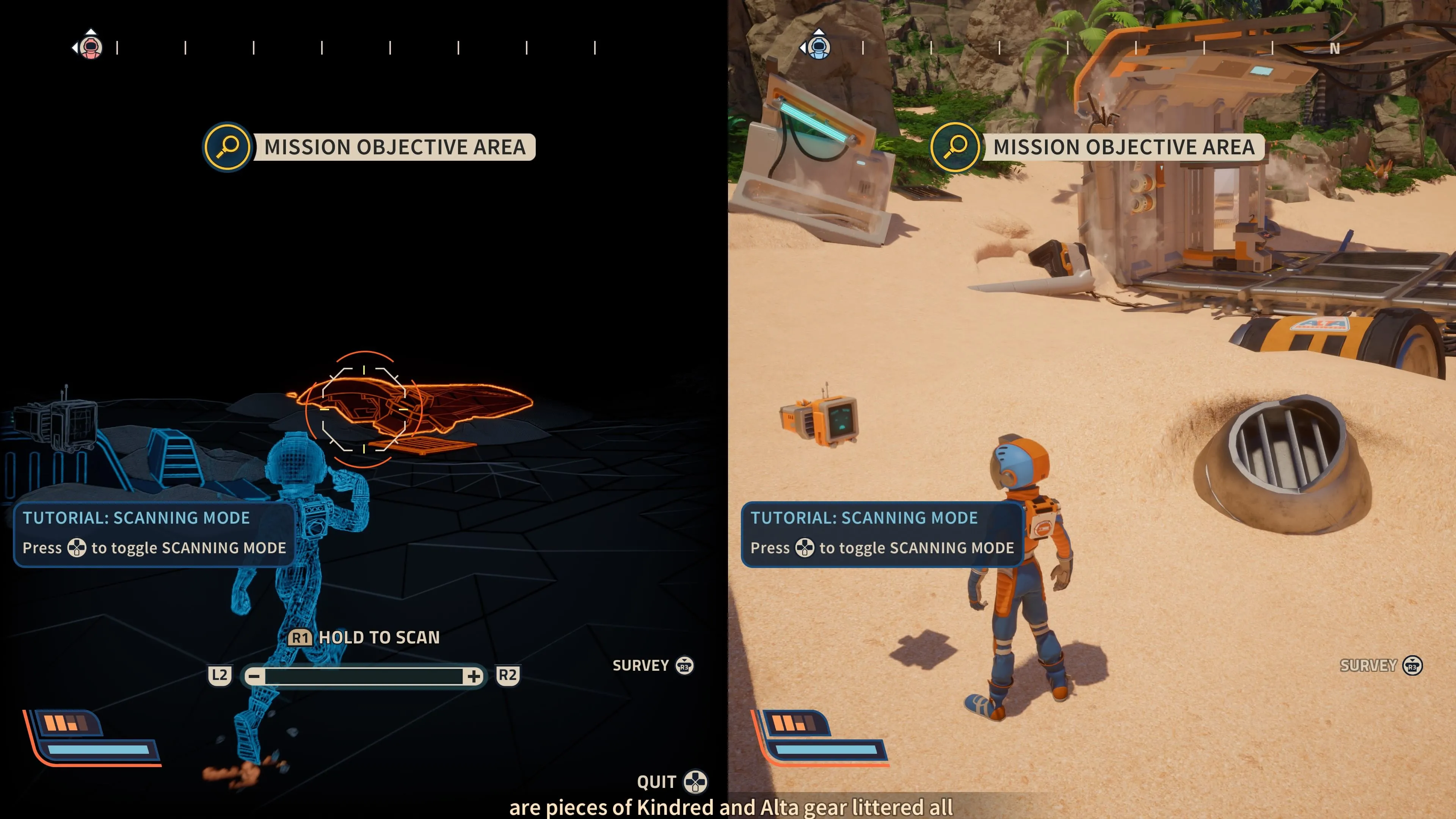1456x819 pixels.
Task: Click the minus end of the scan zoom bar
Action: pos(254,676)
